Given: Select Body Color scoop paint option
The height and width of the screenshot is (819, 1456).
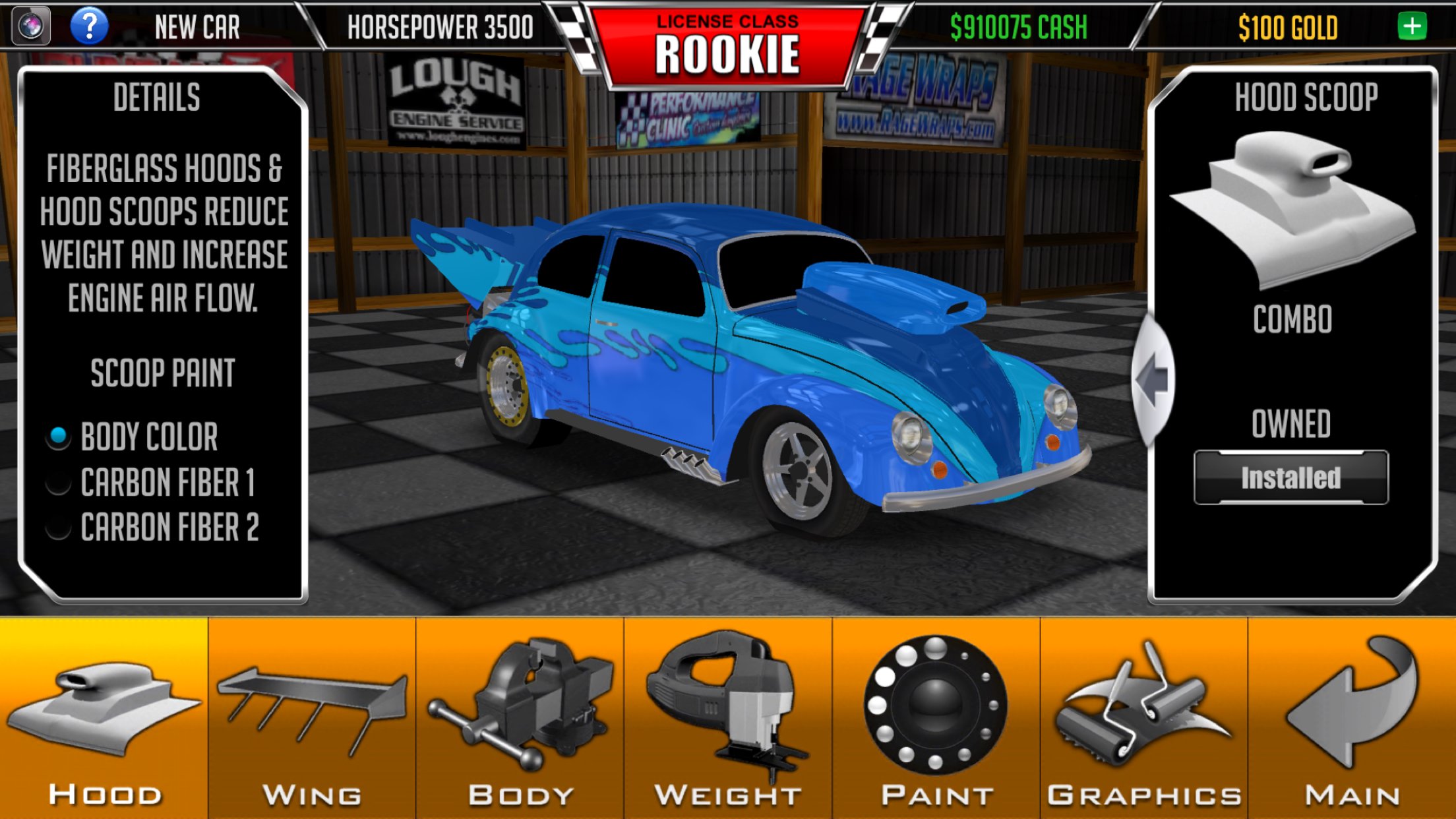Looking at the screenshot, I should tap(59, 437).
